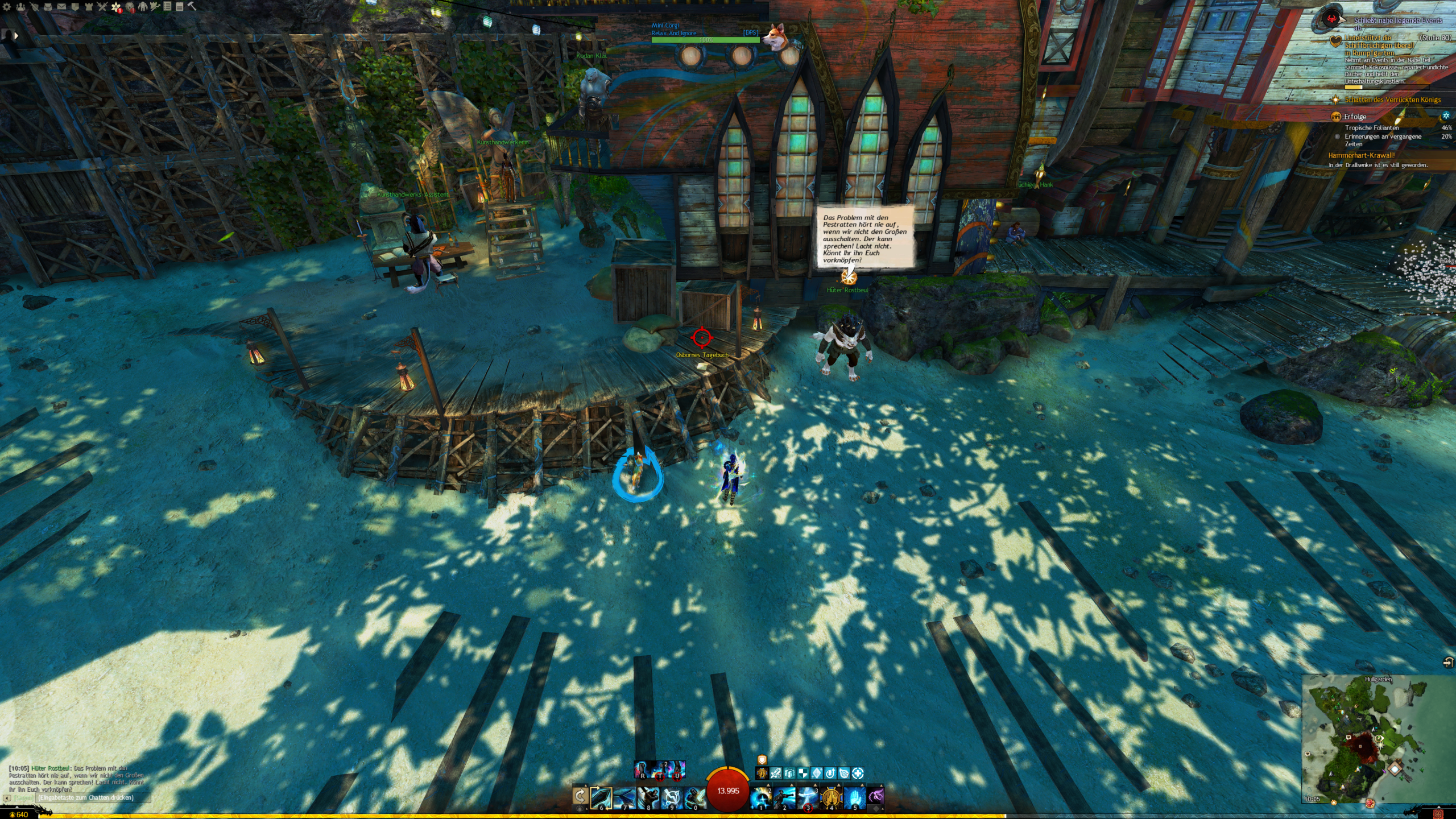Click the Mini Corgi target portrait

point(774,36)
